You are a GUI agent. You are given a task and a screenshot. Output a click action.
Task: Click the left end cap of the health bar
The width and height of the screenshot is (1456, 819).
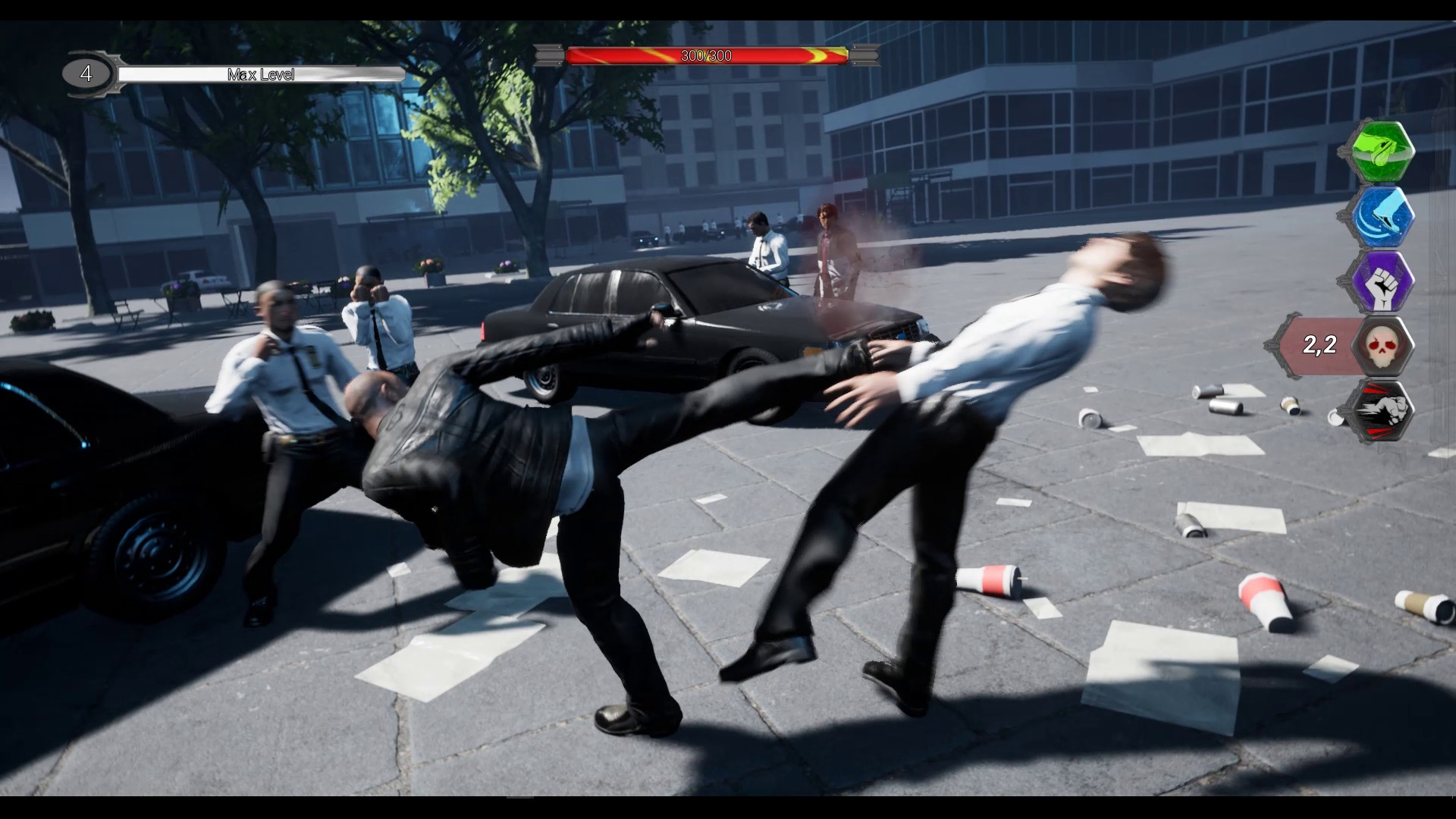tap(549, 54)
